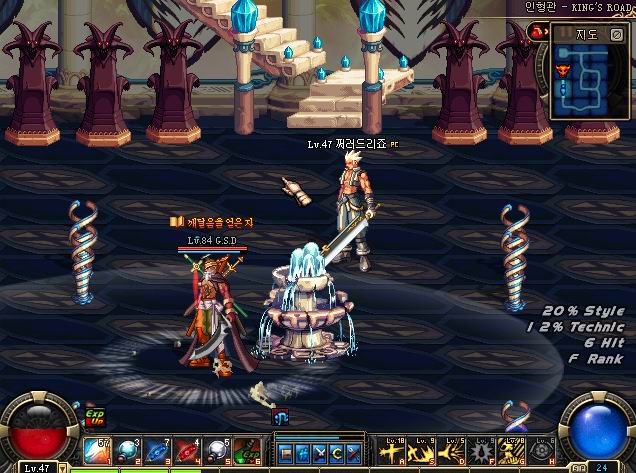Click the red pouch icon beside minimap
The image size is (636, 473).
(537, 32)
